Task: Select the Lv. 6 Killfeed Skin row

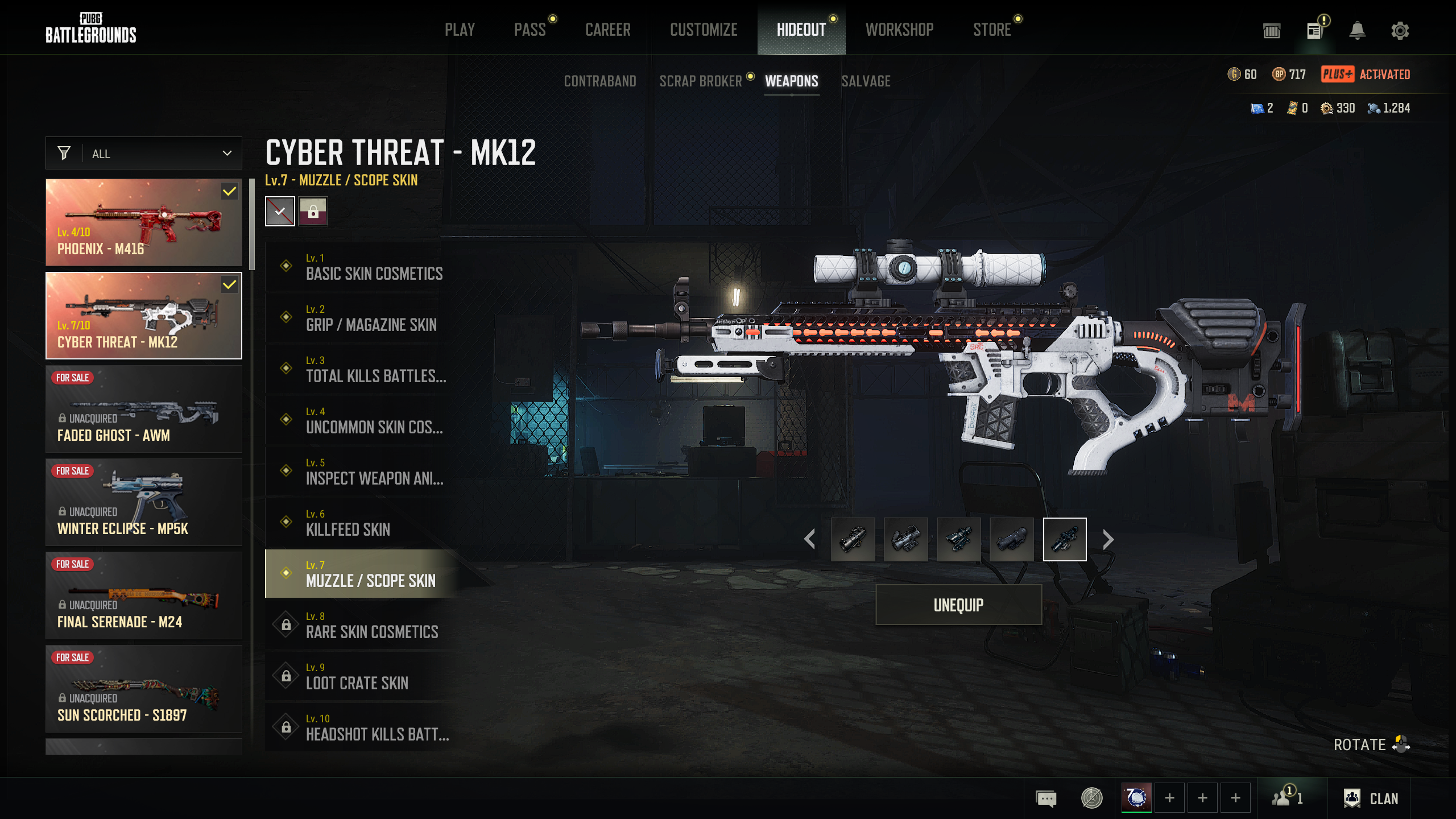Action: pyautogui.click(x=364, y=523)
